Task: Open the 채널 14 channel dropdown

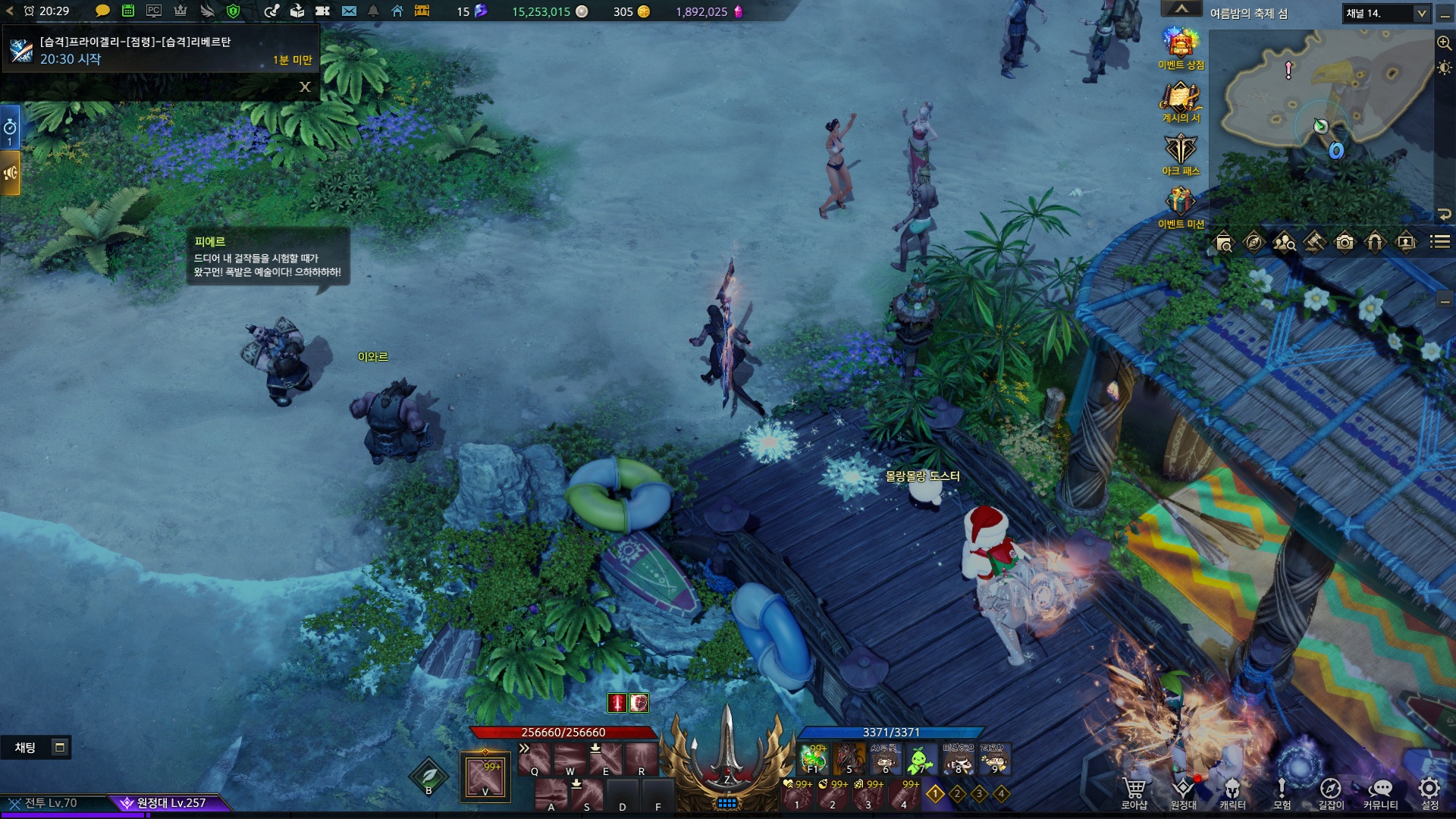Action: (1387, 13)
